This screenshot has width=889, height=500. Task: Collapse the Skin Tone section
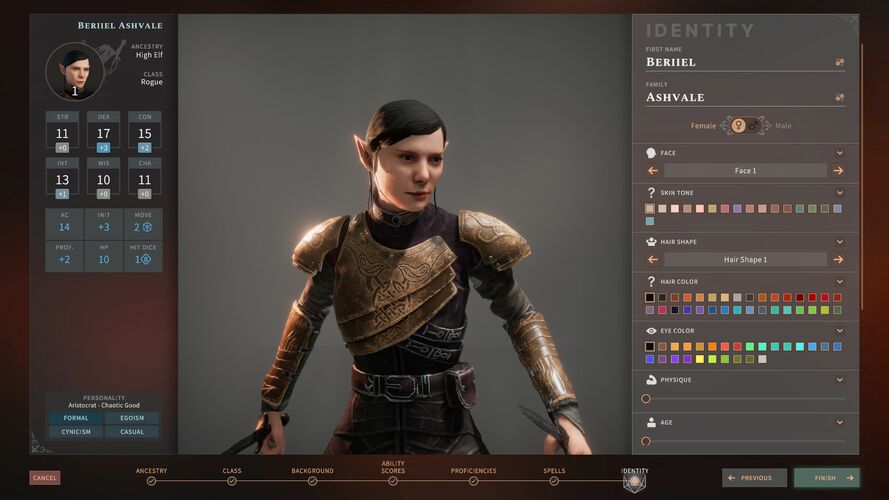840,192
